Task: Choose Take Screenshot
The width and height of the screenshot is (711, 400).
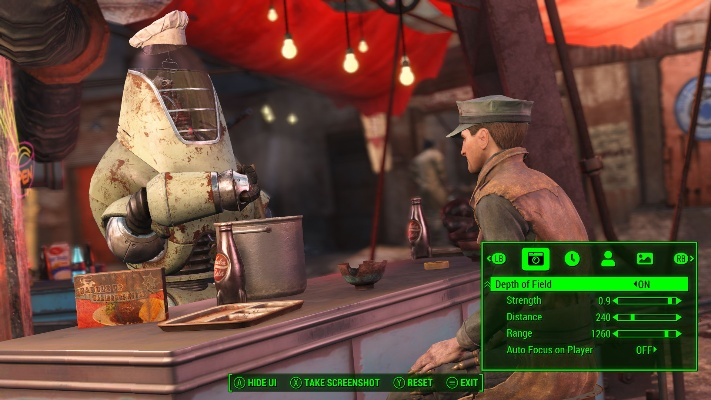Action: click(336, 382)
